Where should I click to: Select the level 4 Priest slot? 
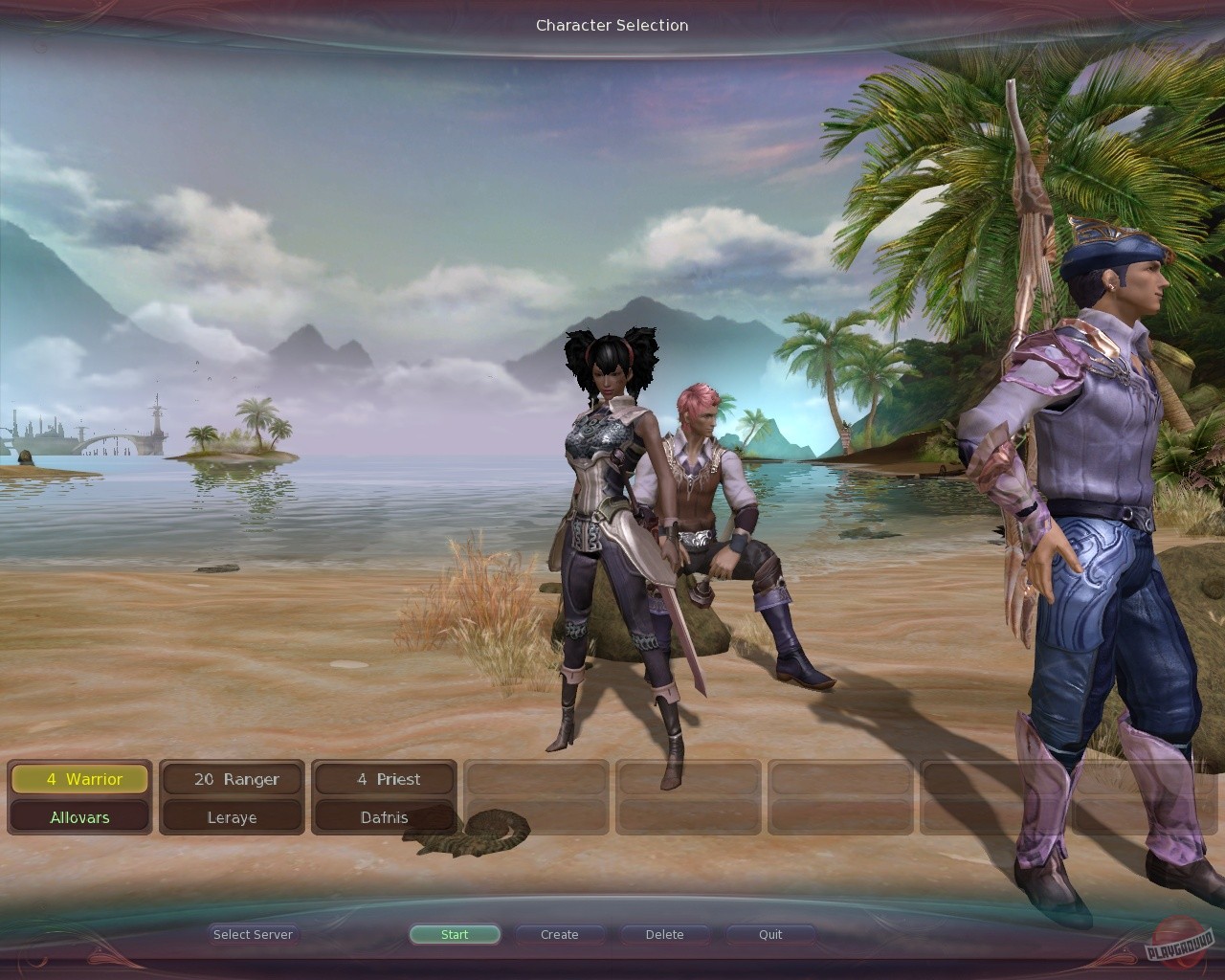pyautogui.click(x=384, y=779)
